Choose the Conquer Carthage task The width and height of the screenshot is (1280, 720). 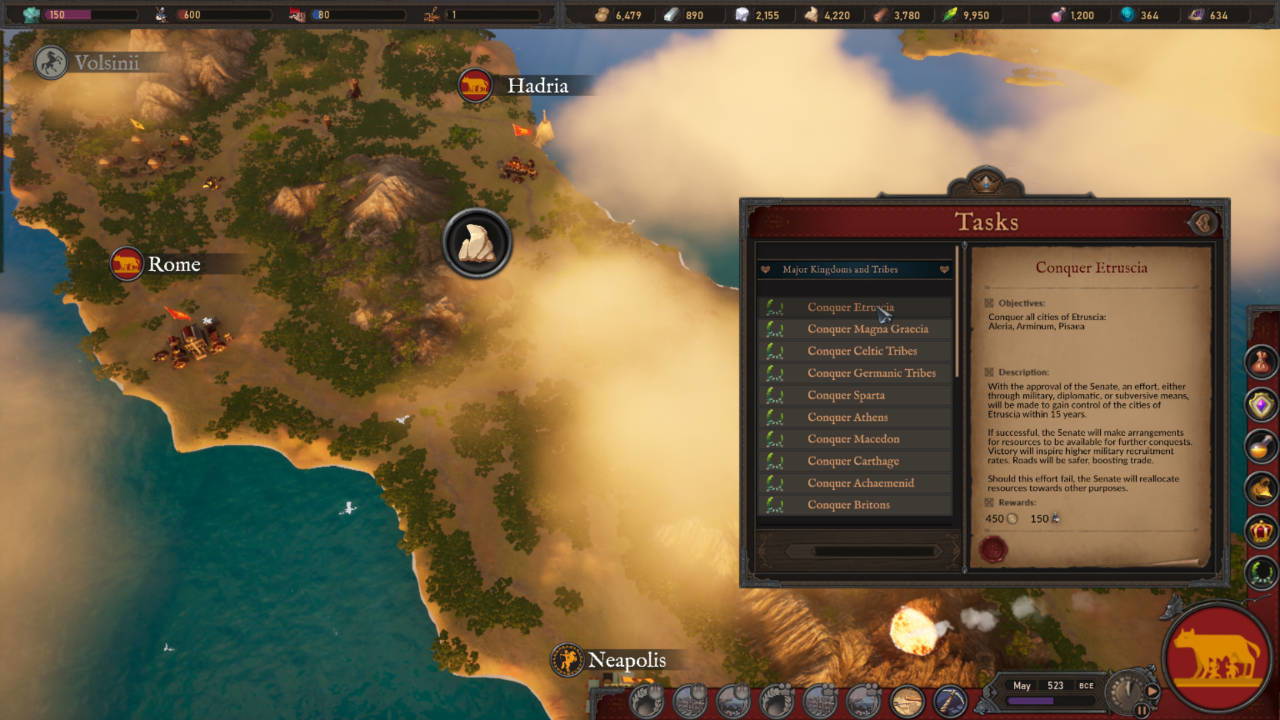pos(853,461)
